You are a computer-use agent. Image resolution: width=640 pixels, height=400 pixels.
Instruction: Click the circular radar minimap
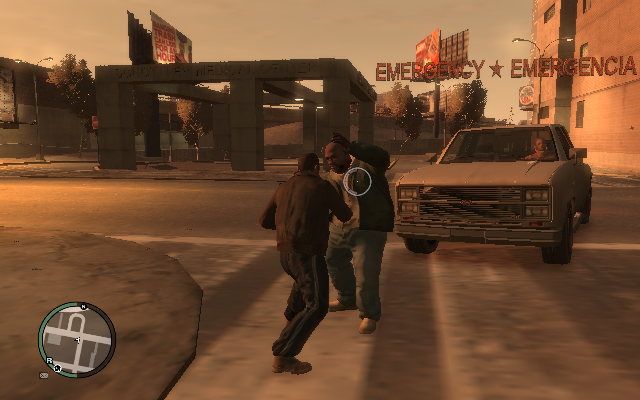pyautogui.click(x=77, y=339)
